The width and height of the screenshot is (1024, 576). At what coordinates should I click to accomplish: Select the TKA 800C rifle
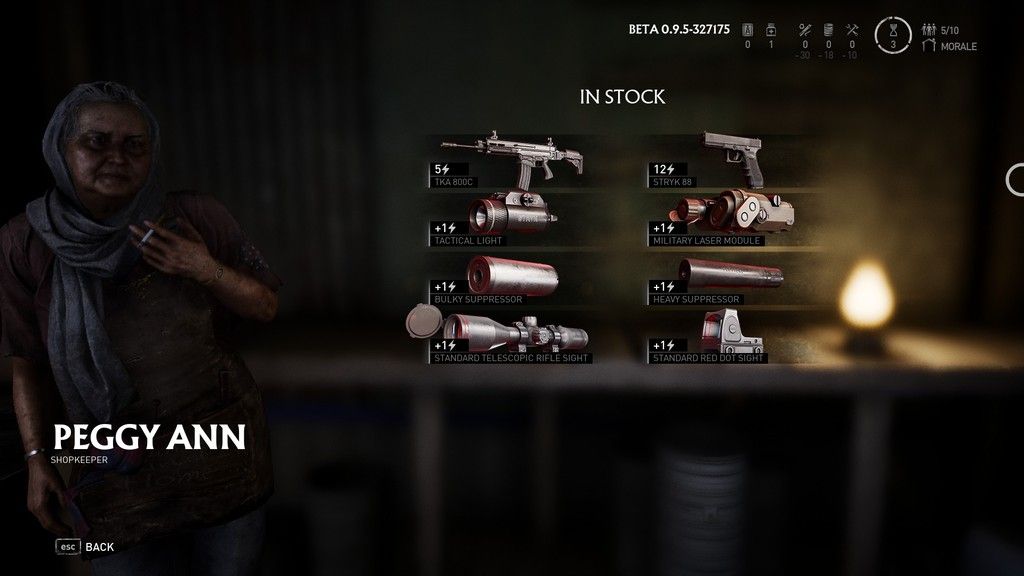(518, 160)
